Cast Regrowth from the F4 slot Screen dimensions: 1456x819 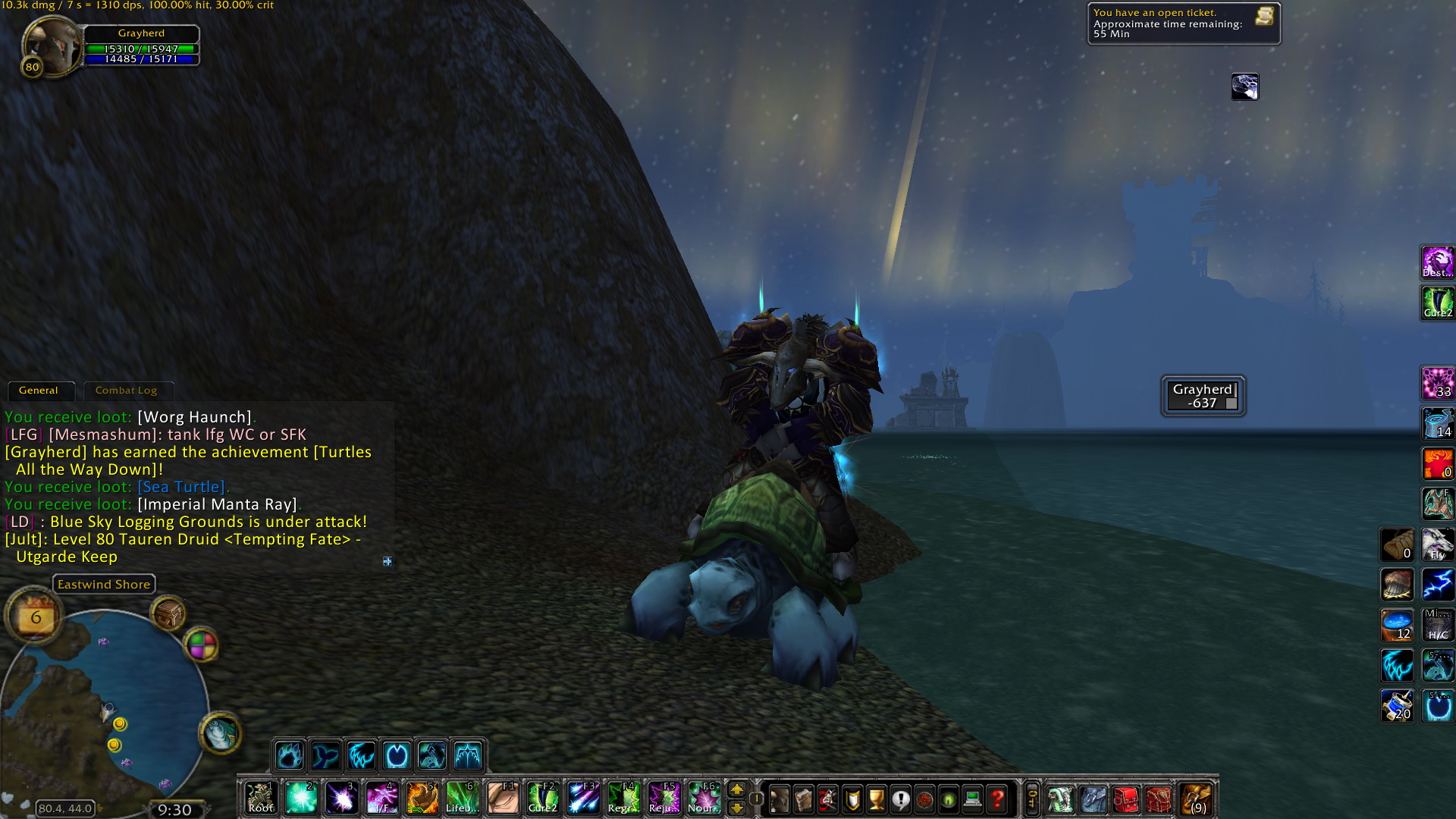point(623,799)
